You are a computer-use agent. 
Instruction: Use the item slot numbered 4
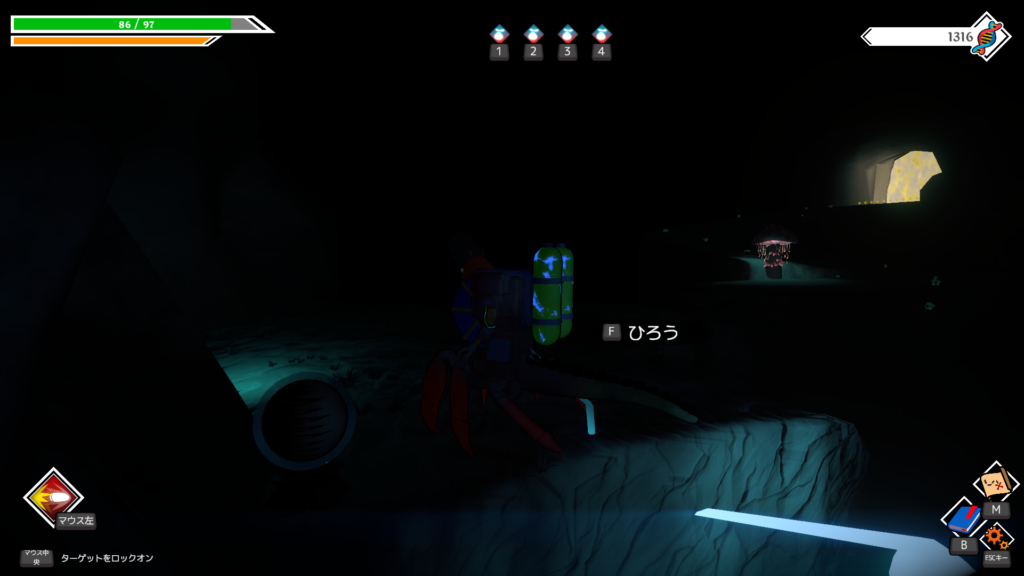pos(601,35)
